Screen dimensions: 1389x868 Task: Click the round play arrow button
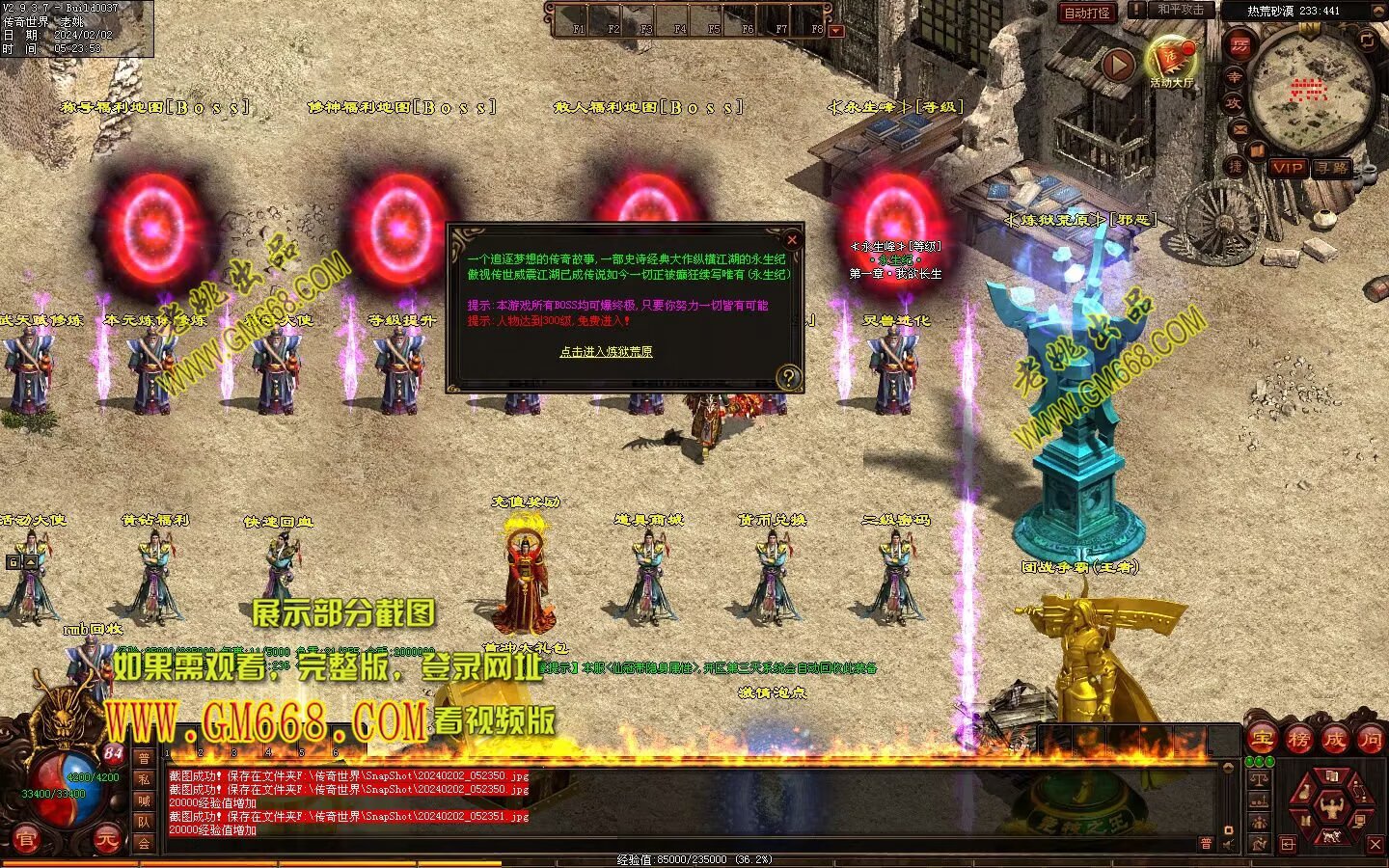coord(1118,65)
